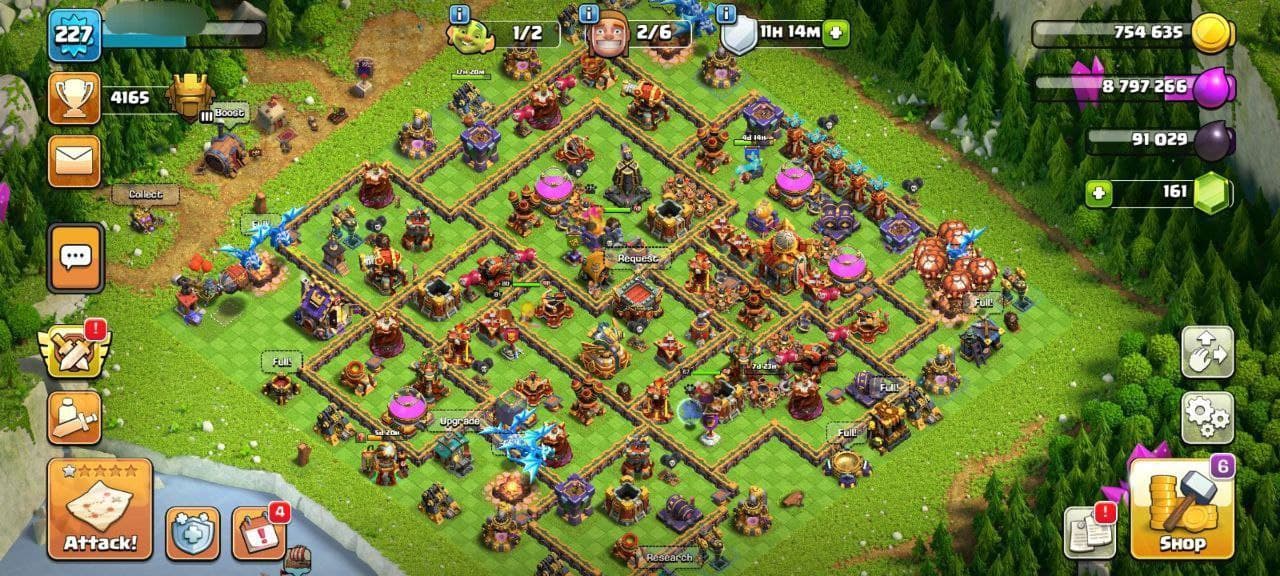Image resolution: width=1280 pixels, height=576 pixels.
Task: Open the chat speech bubble panel
Action: pos(75,258)
